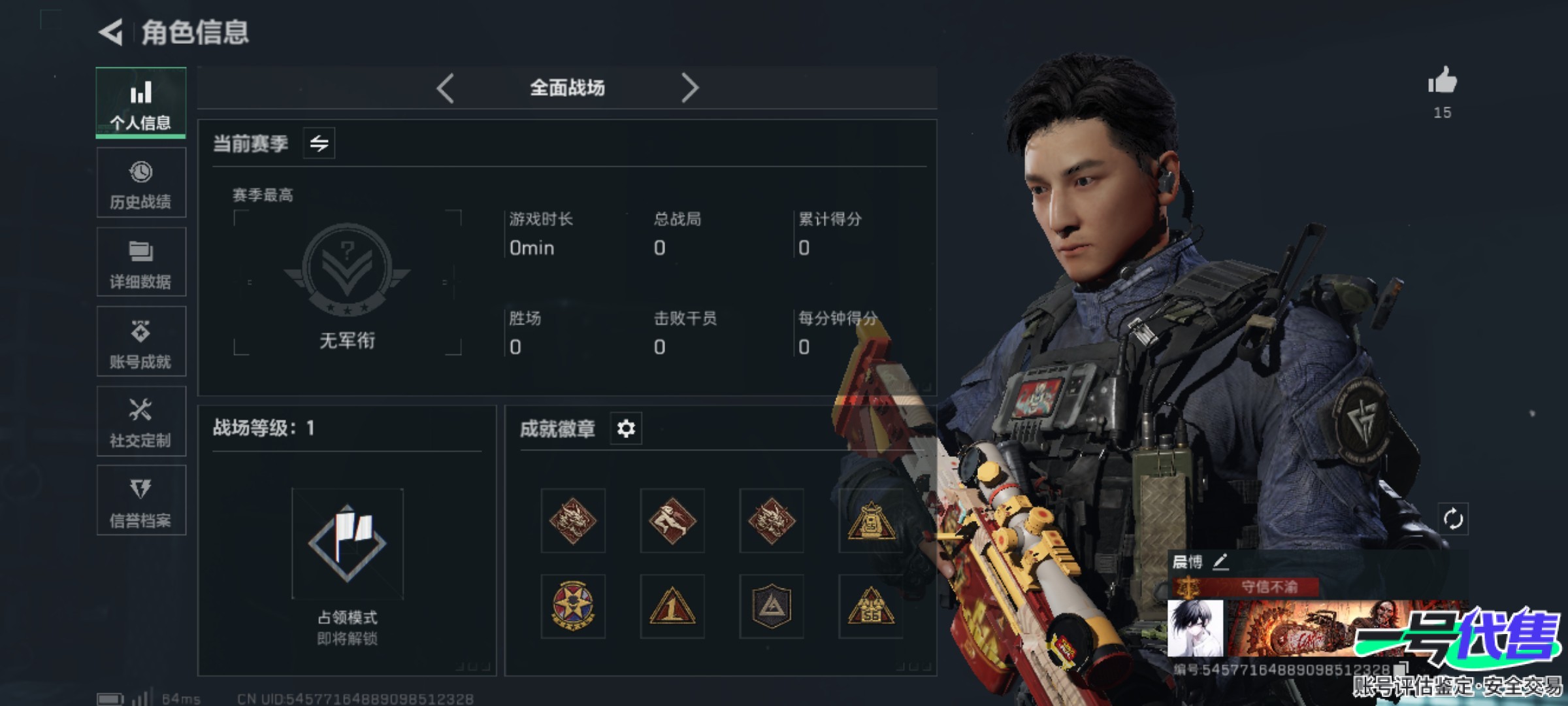Image resolution: width=1568 pixels, height=706 pixels.
Task: Toggle the 当前赛季 season switch button
Action: pos(319,143)
